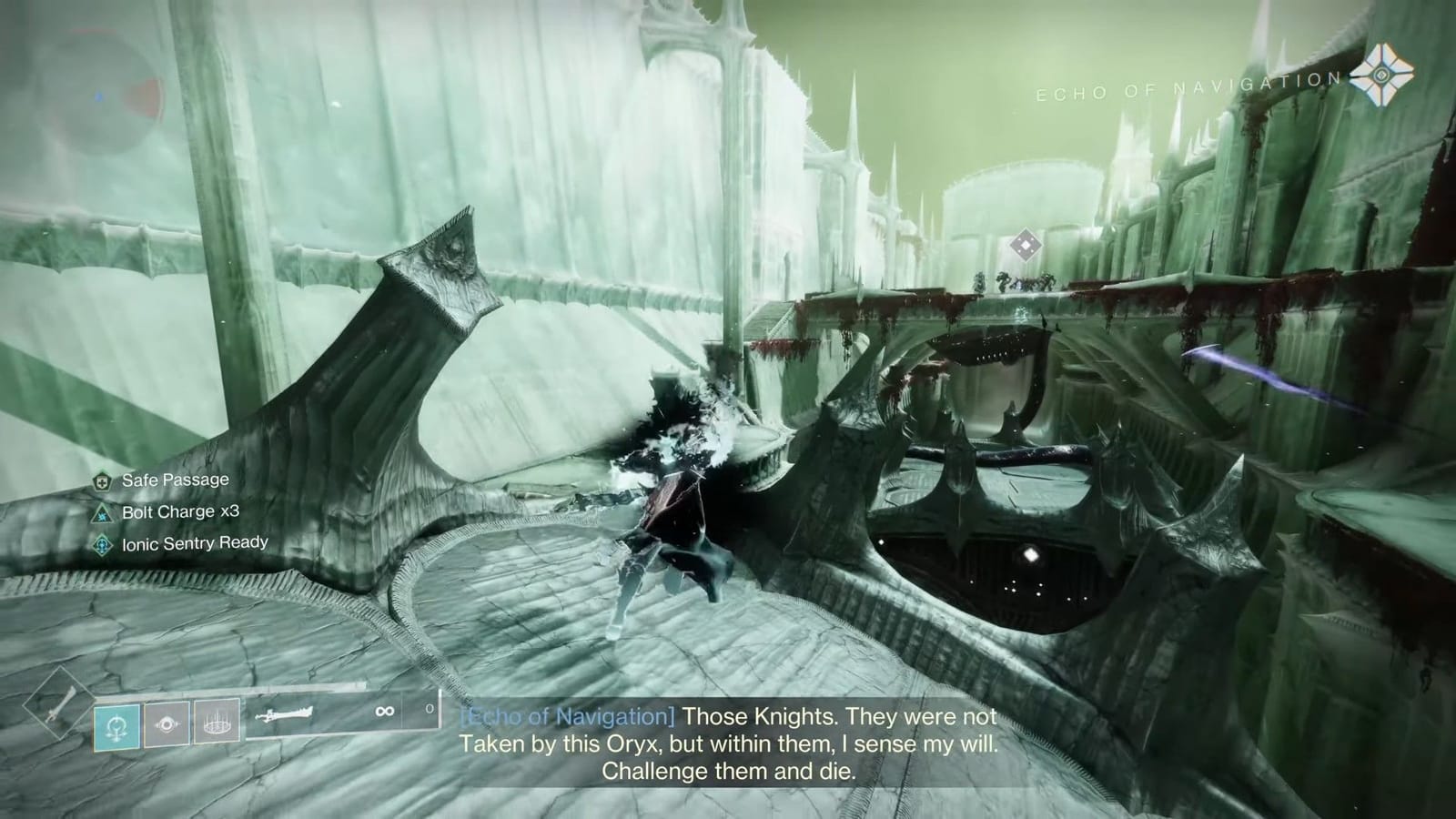Viewport: 1456px width, 819px height.
Task: Click the melee ability eye icon
Action: 167,723
